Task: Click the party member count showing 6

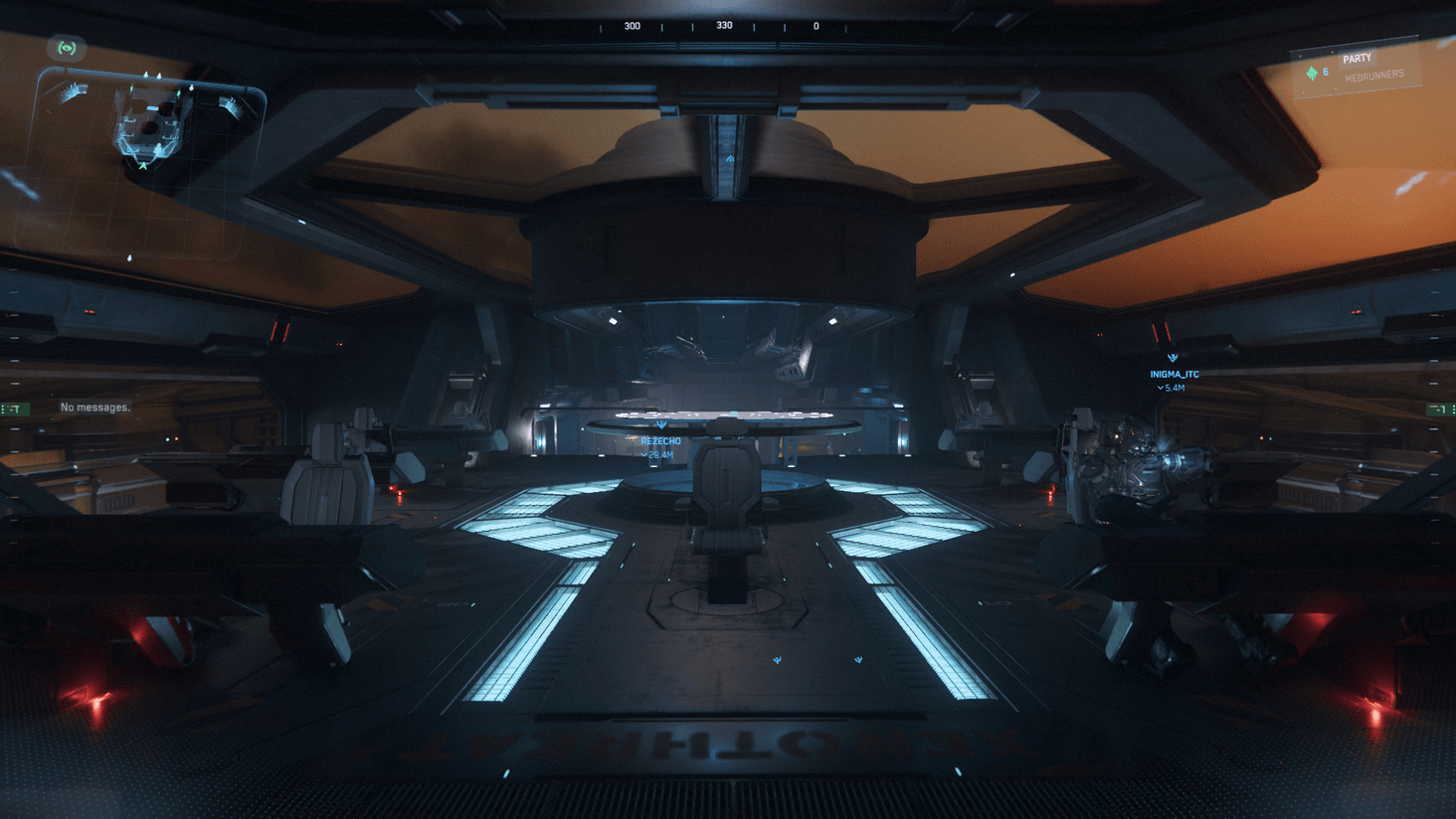Action: 1325,72
